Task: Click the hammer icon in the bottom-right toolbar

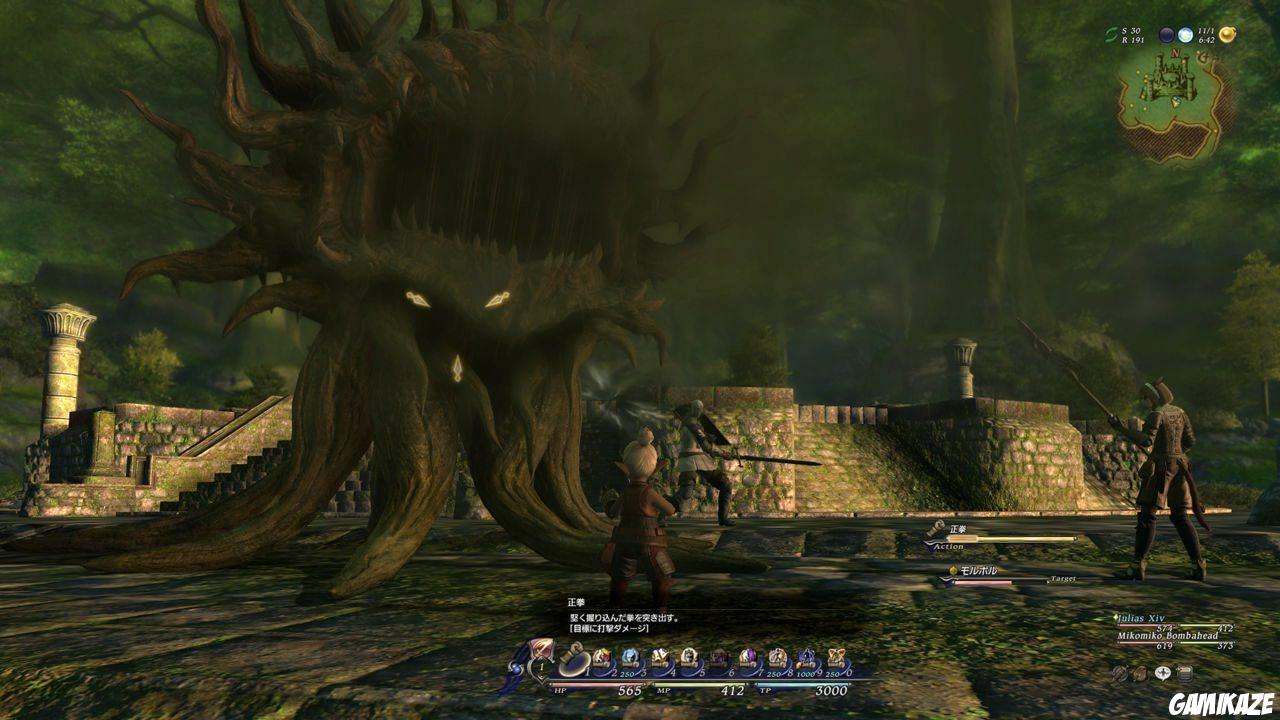Action: tap(1121, 673)
